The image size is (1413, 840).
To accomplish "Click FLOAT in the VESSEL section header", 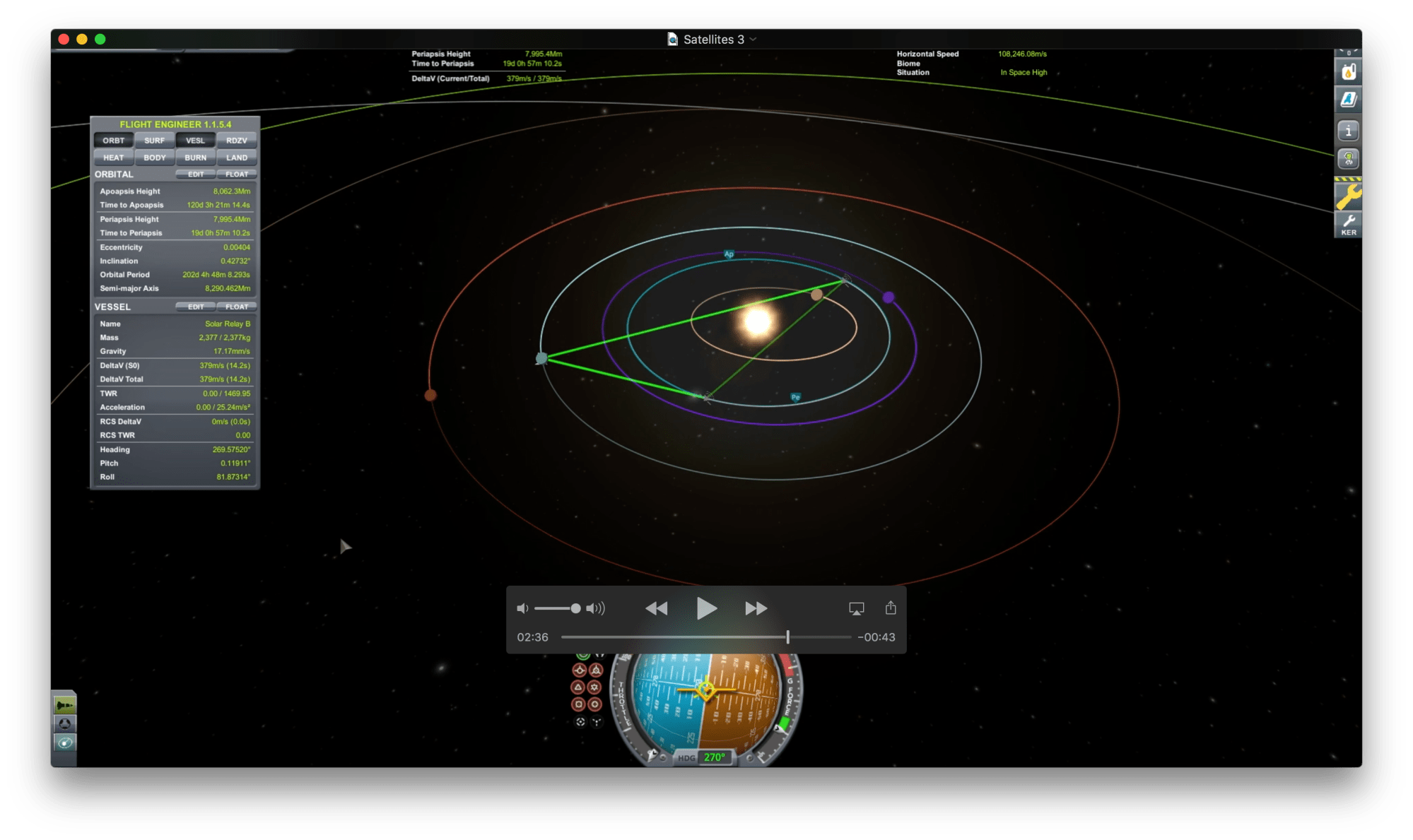I will coord(237,307).
